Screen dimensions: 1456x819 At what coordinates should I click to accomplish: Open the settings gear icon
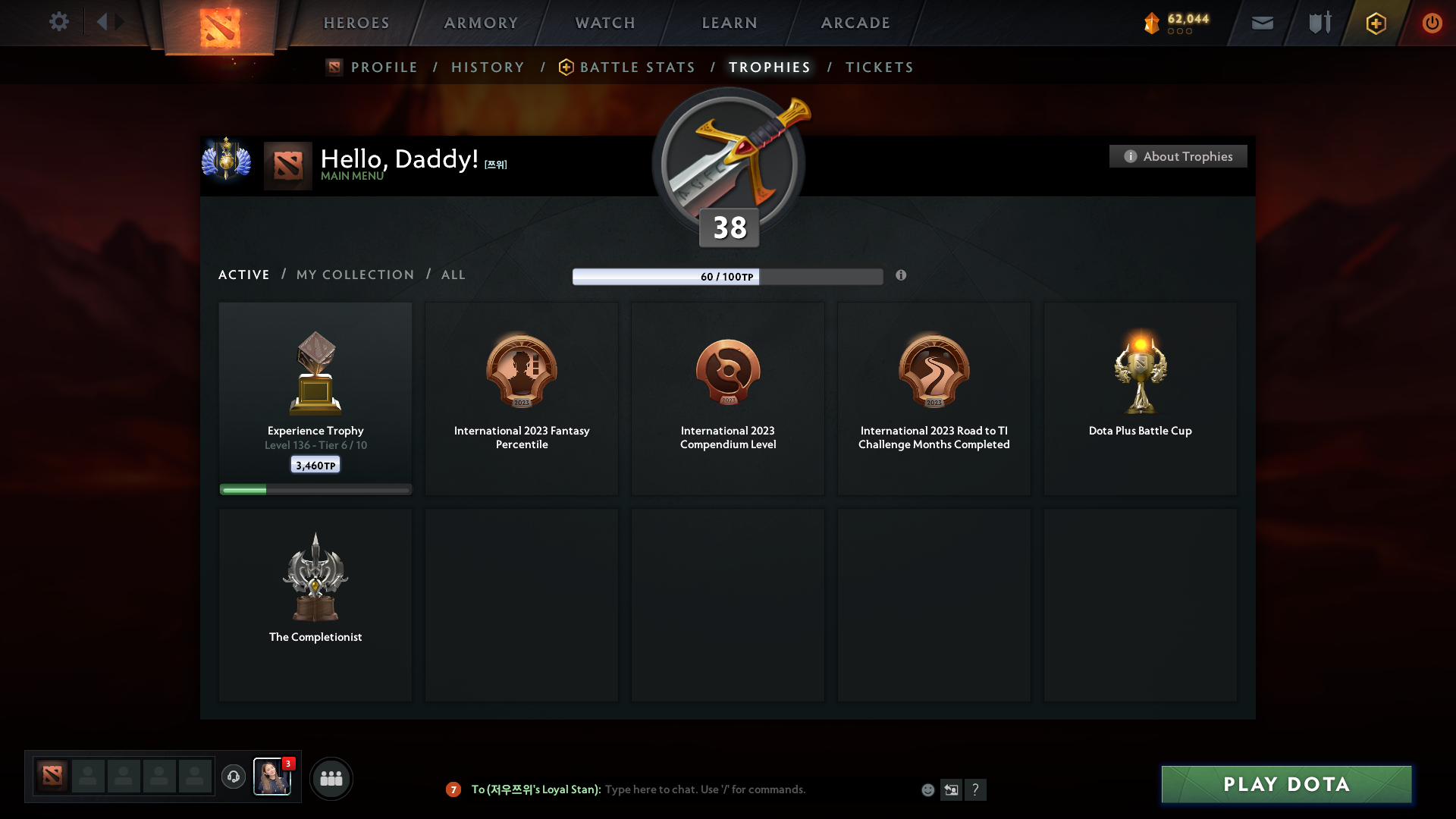point(59,22)
